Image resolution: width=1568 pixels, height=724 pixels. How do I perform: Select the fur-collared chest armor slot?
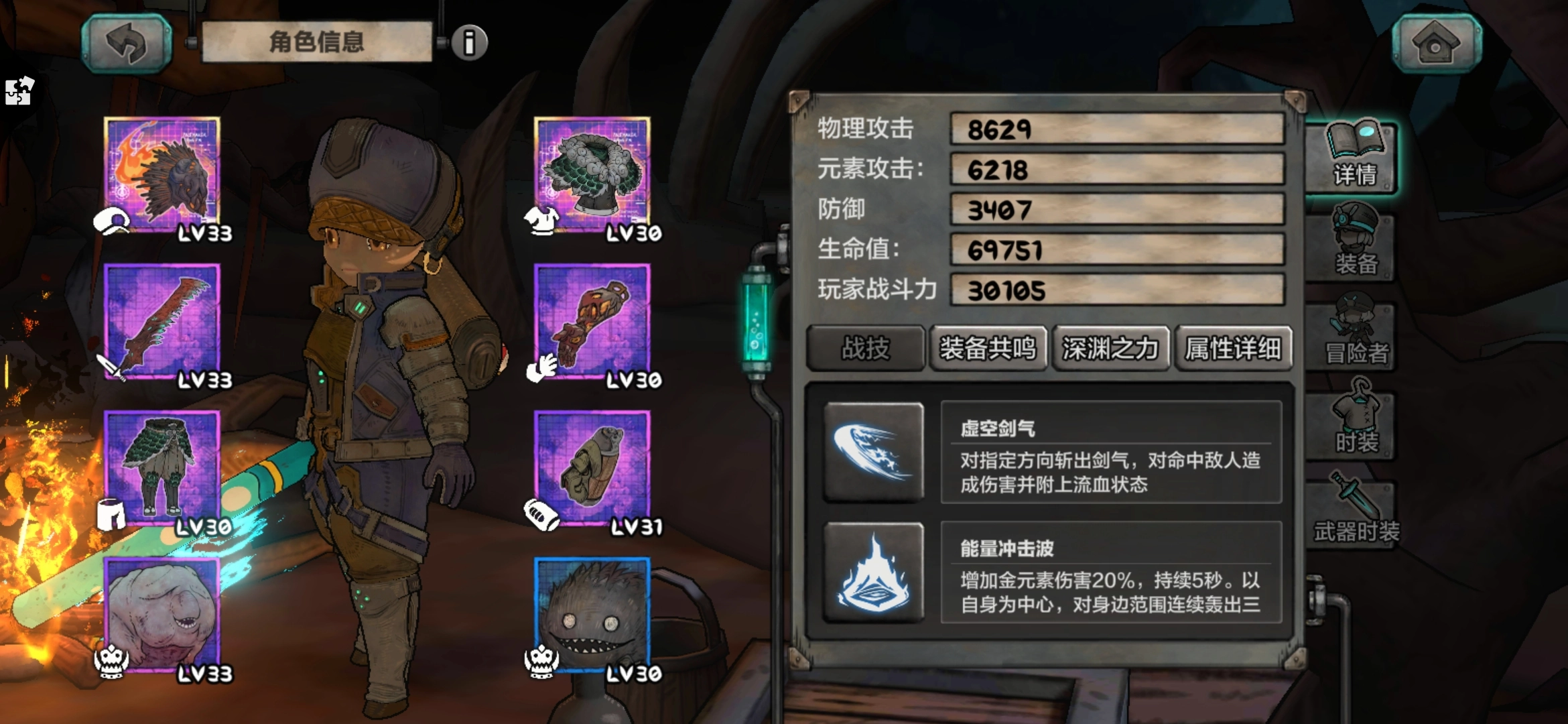(x=592, y=173)
